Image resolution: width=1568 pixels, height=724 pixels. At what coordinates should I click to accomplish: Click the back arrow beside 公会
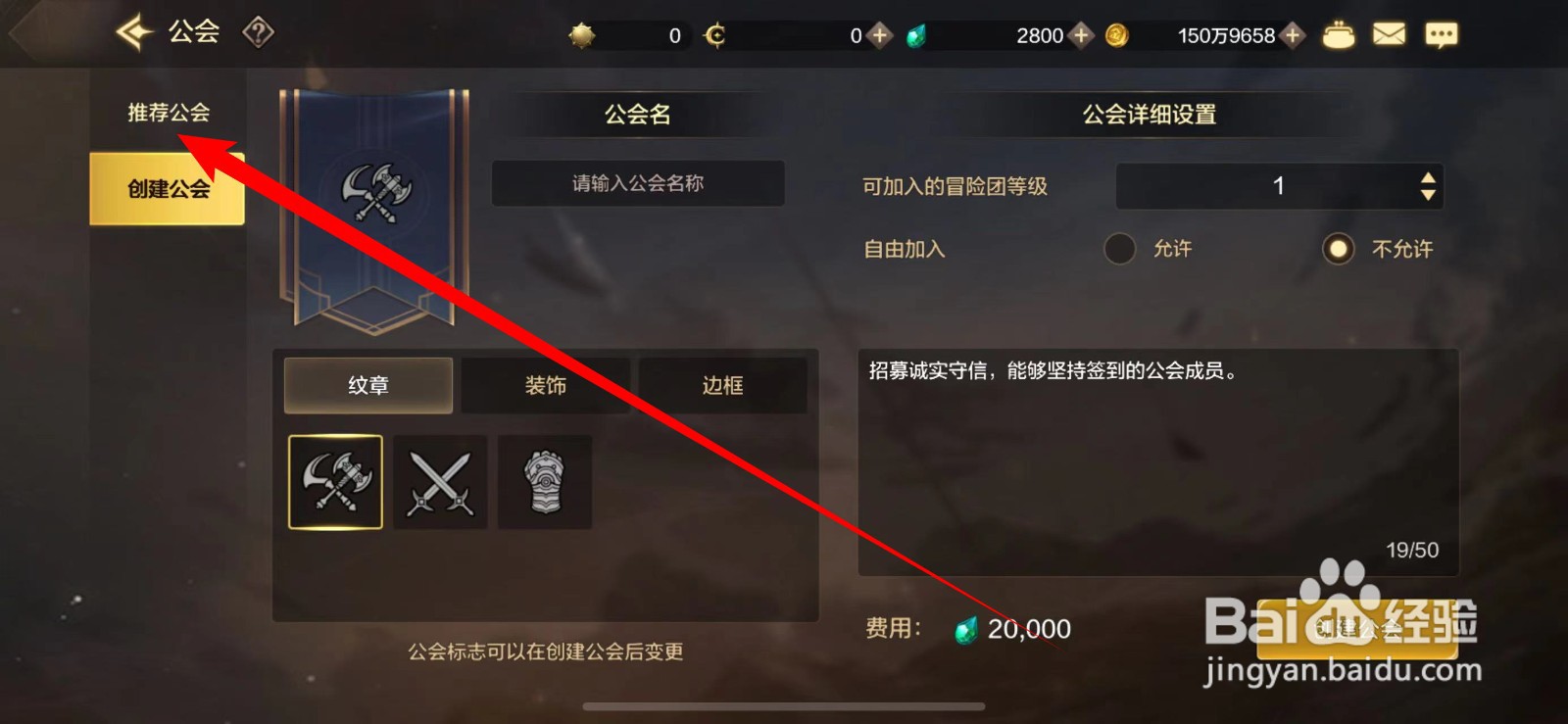coord(133,30)
